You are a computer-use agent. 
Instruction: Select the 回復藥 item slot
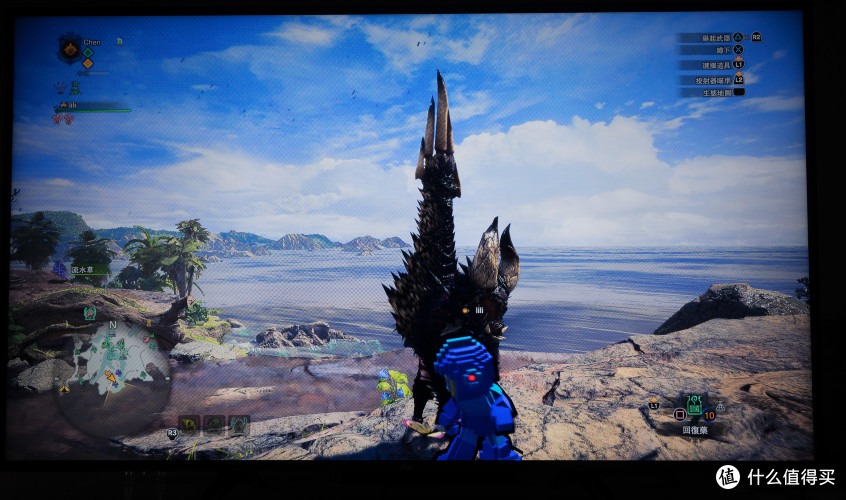694,407
